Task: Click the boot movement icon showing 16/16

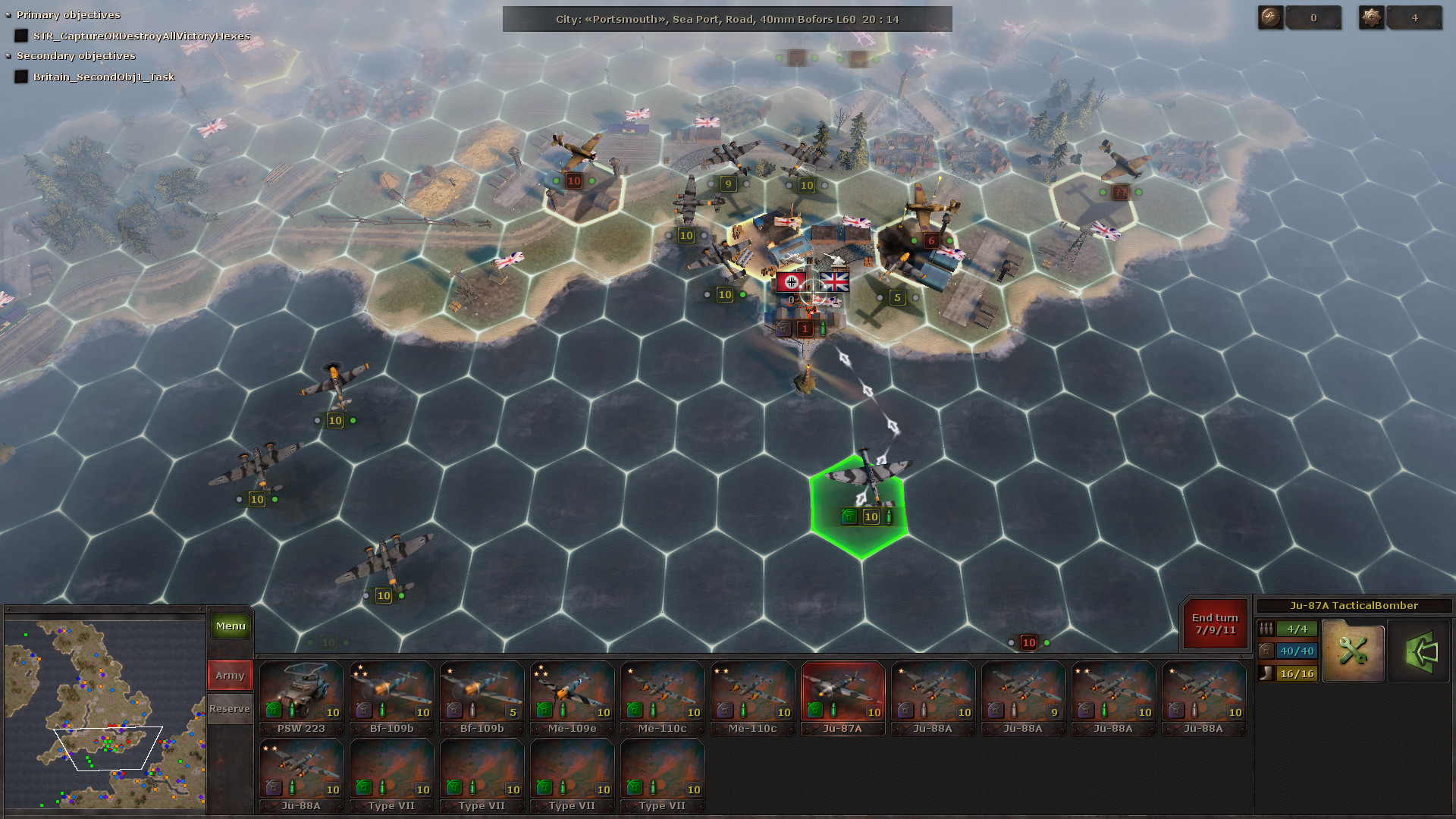Action: click(x=1267, y=672)
